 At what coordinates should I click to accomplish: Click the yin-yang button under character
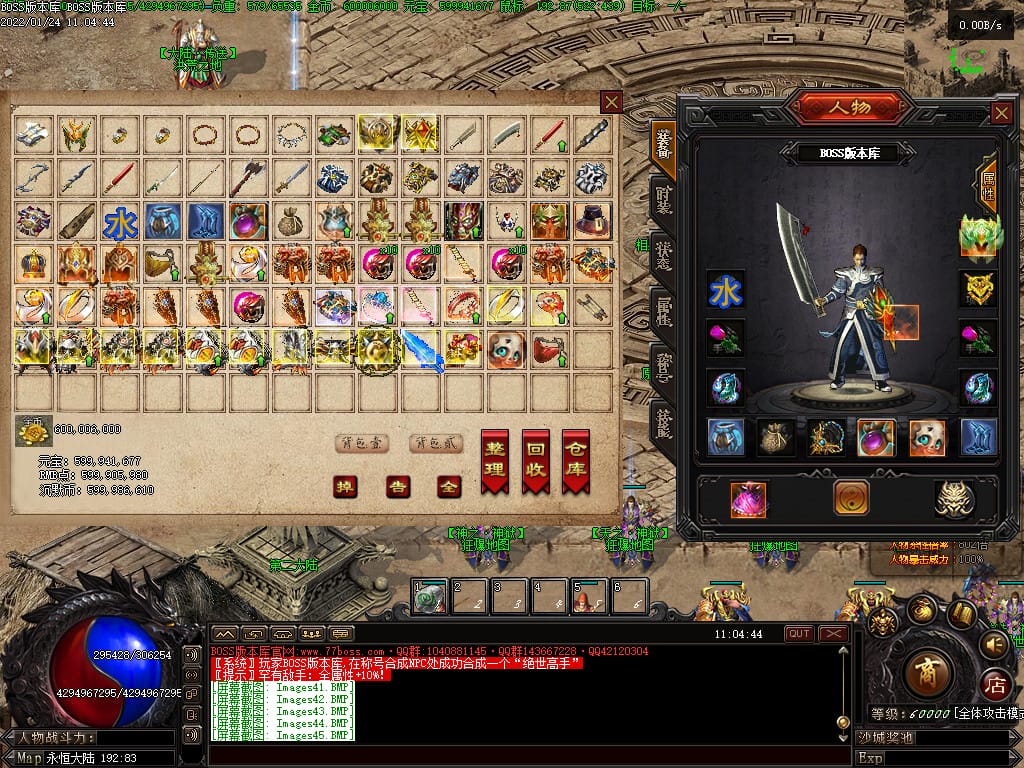click(851, 498)
